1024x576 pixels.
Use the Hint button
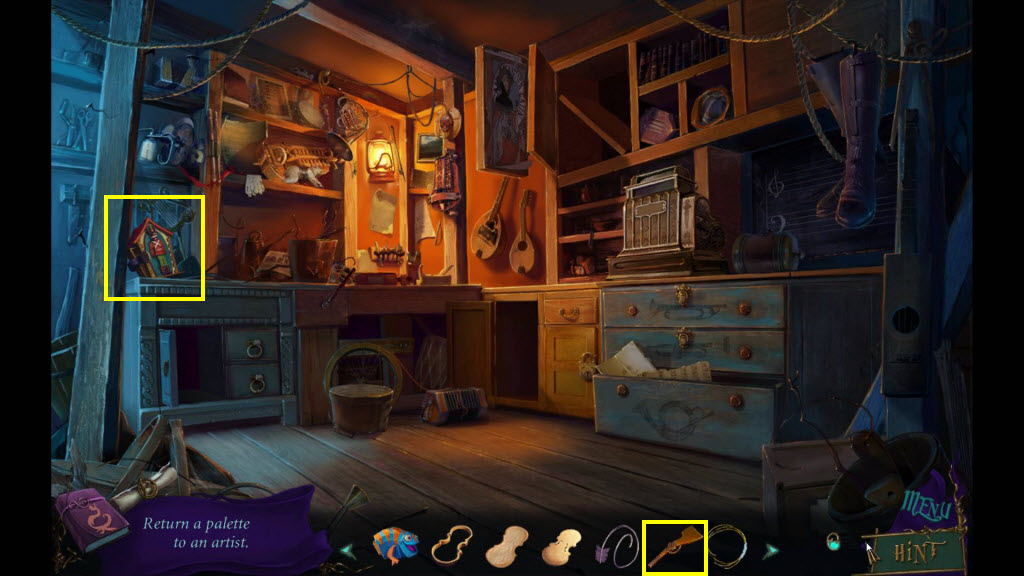(917, 551)
